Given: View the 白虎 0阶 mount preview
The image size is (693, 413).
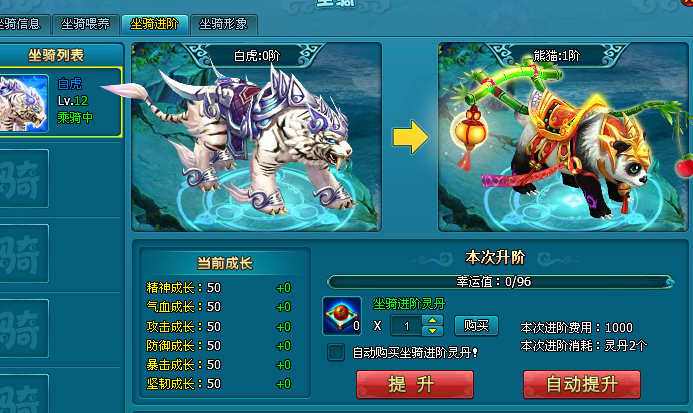Looking at the screenshot, I should point(257,137).
